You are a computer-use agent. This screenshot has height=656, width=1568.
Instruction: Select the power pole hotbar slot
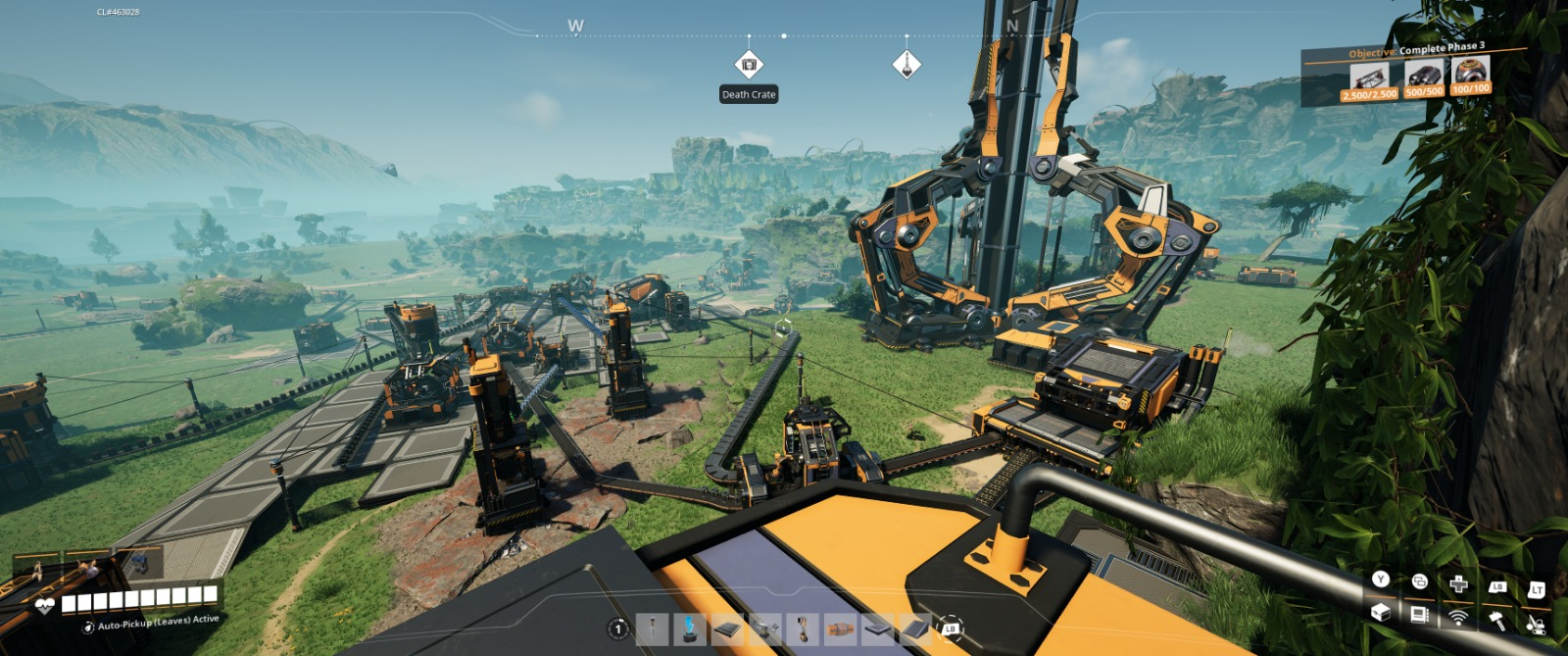(652, 629)
